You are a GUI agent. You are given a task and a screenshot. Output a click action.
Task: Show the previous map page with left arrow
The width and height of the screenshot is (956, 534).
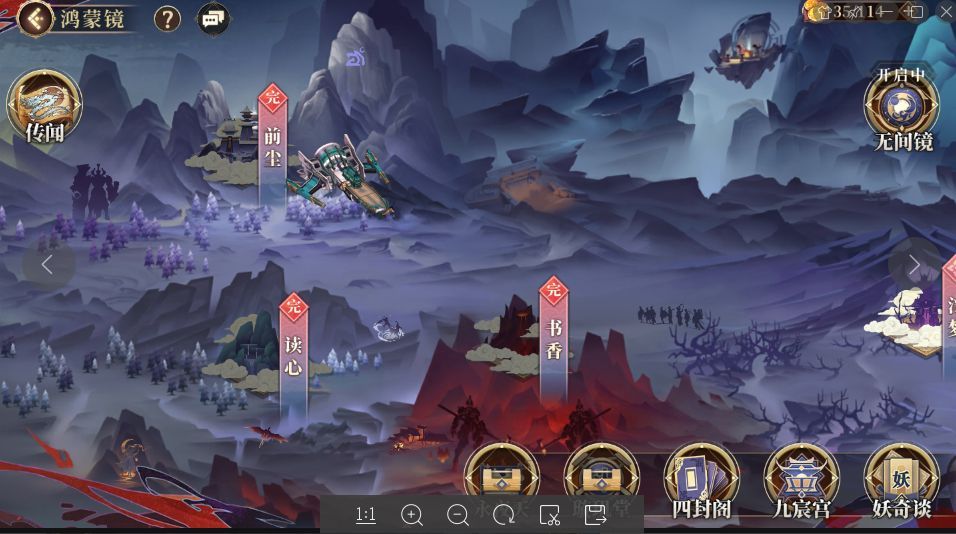click(47, 264)
